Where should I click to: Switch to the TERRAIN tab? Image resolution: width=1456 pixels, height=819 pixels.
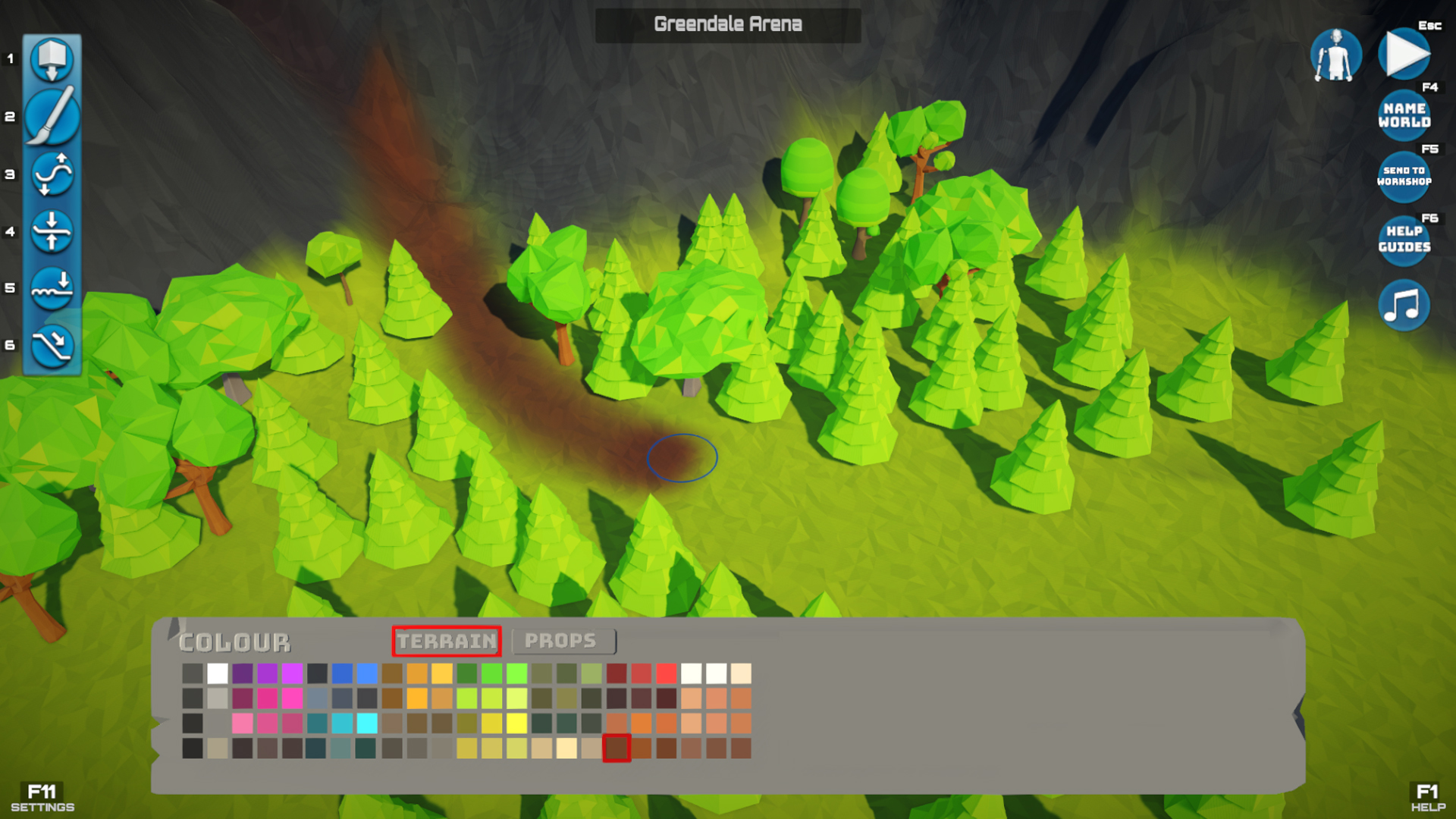[x=447, y=641]
